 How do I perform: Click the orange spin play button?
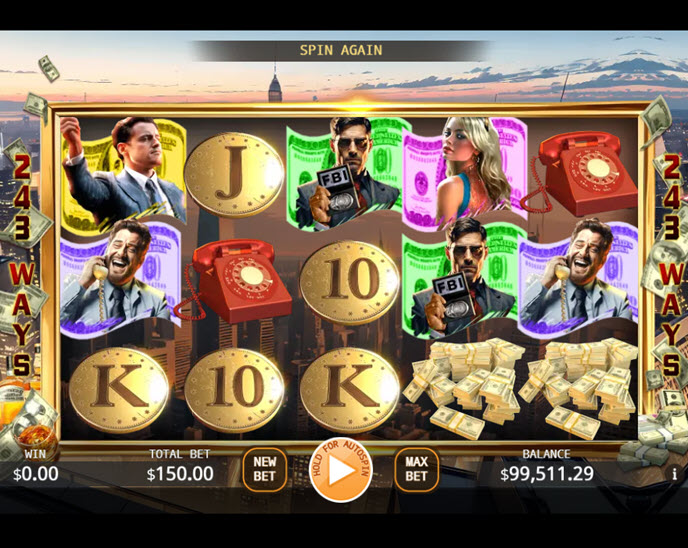[x=342, y=470]
